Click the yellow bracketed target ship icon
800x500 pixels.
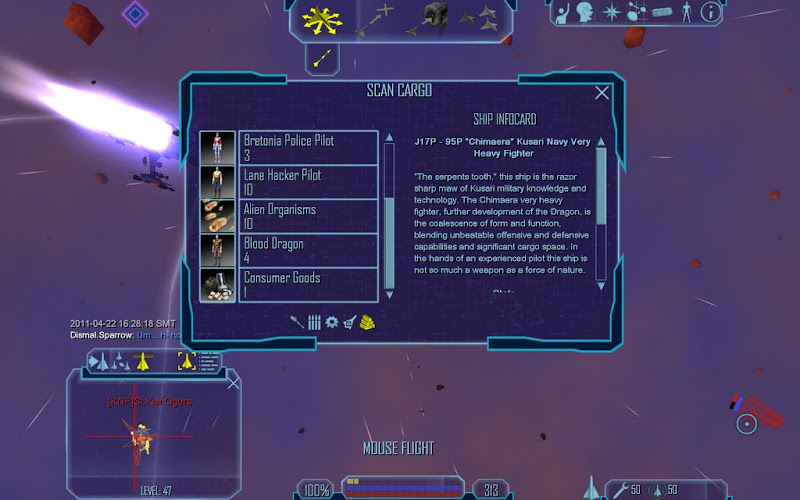click(186, 362)
